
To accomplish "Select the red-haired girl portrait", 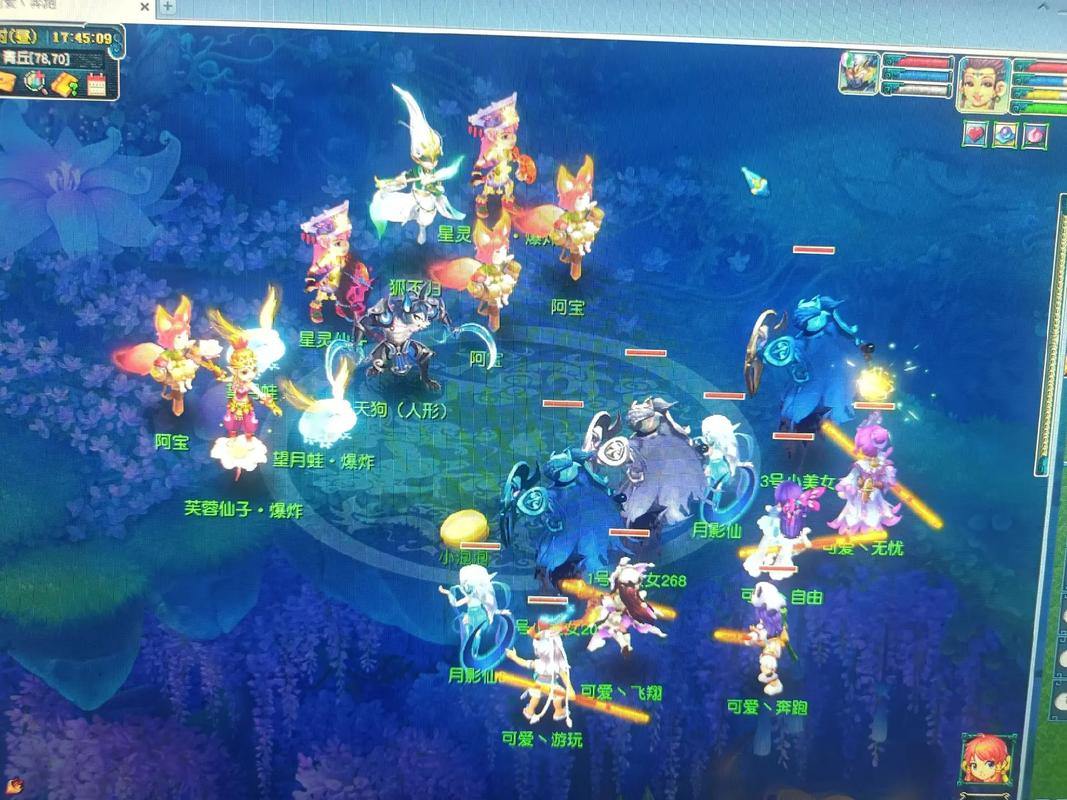I will 984,760.
